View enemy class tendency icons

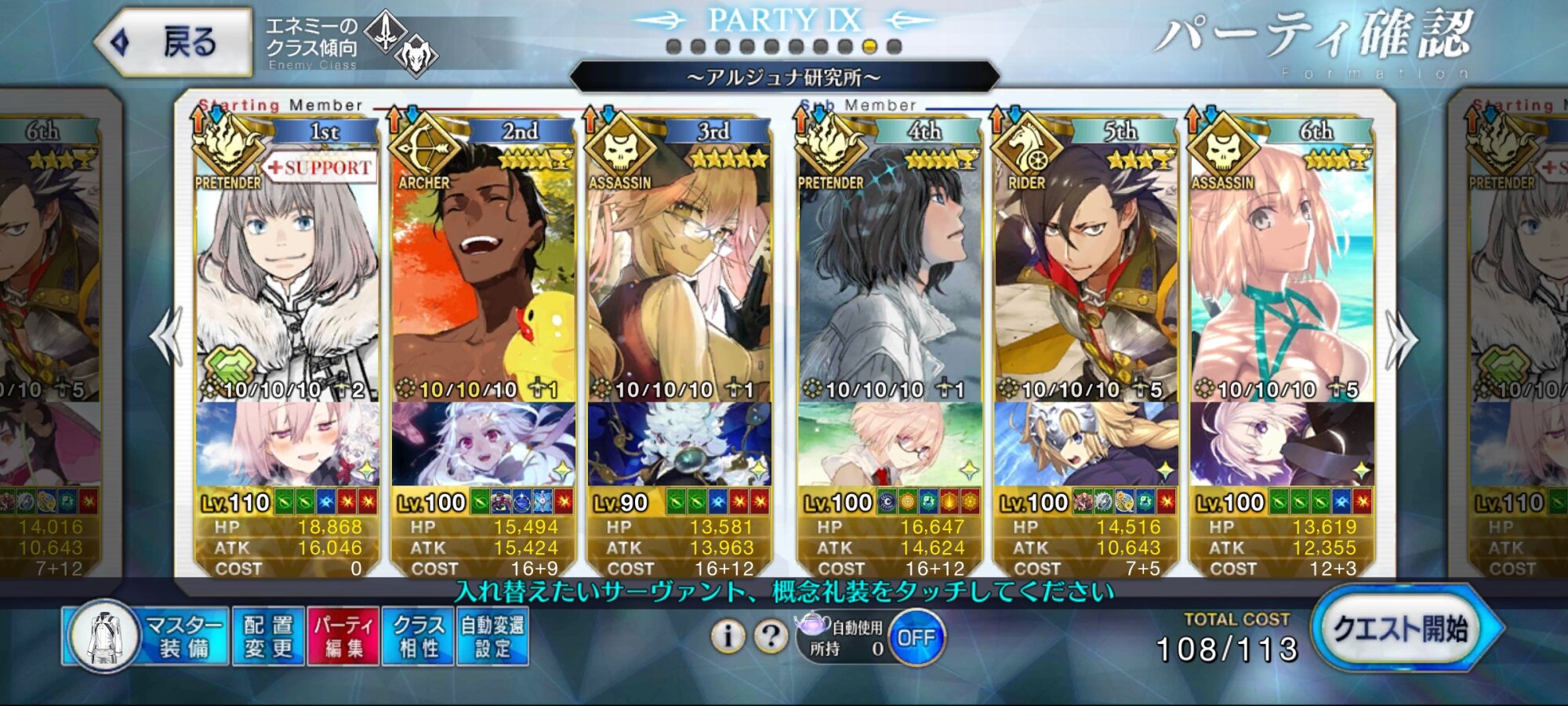[x=401, y=43]
